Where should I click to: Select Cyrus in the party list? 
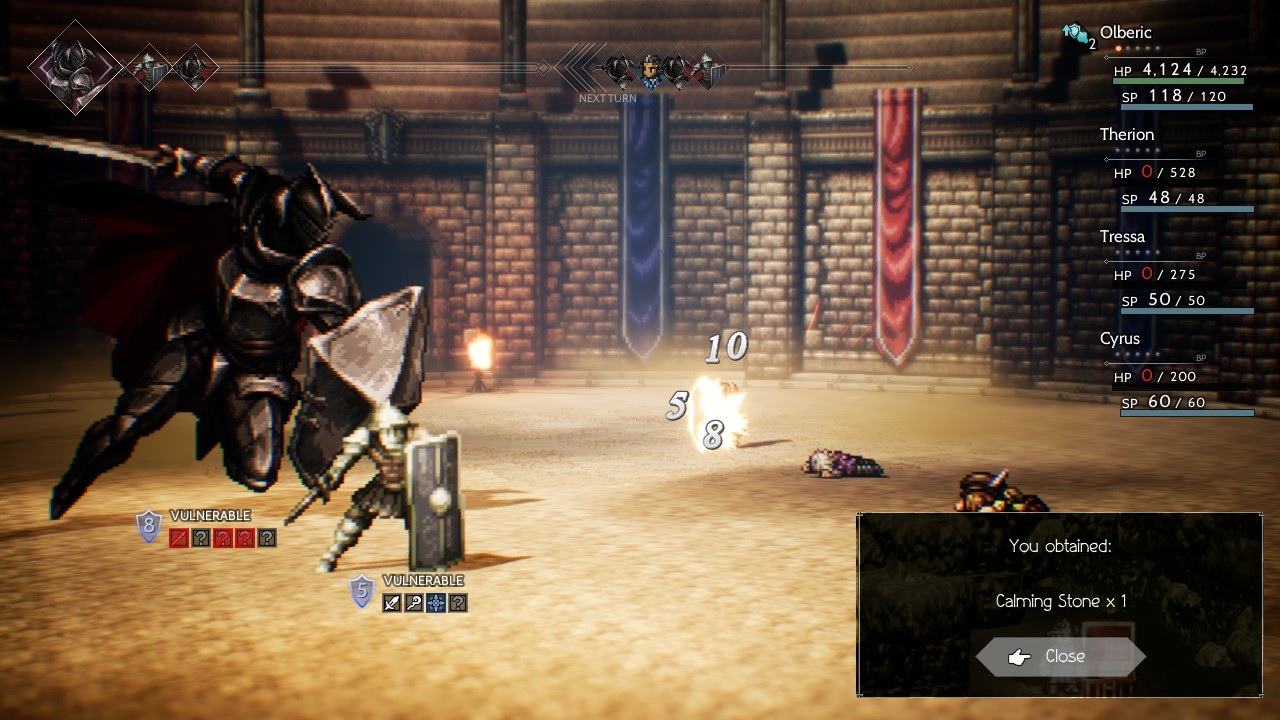click(1119, 339)
